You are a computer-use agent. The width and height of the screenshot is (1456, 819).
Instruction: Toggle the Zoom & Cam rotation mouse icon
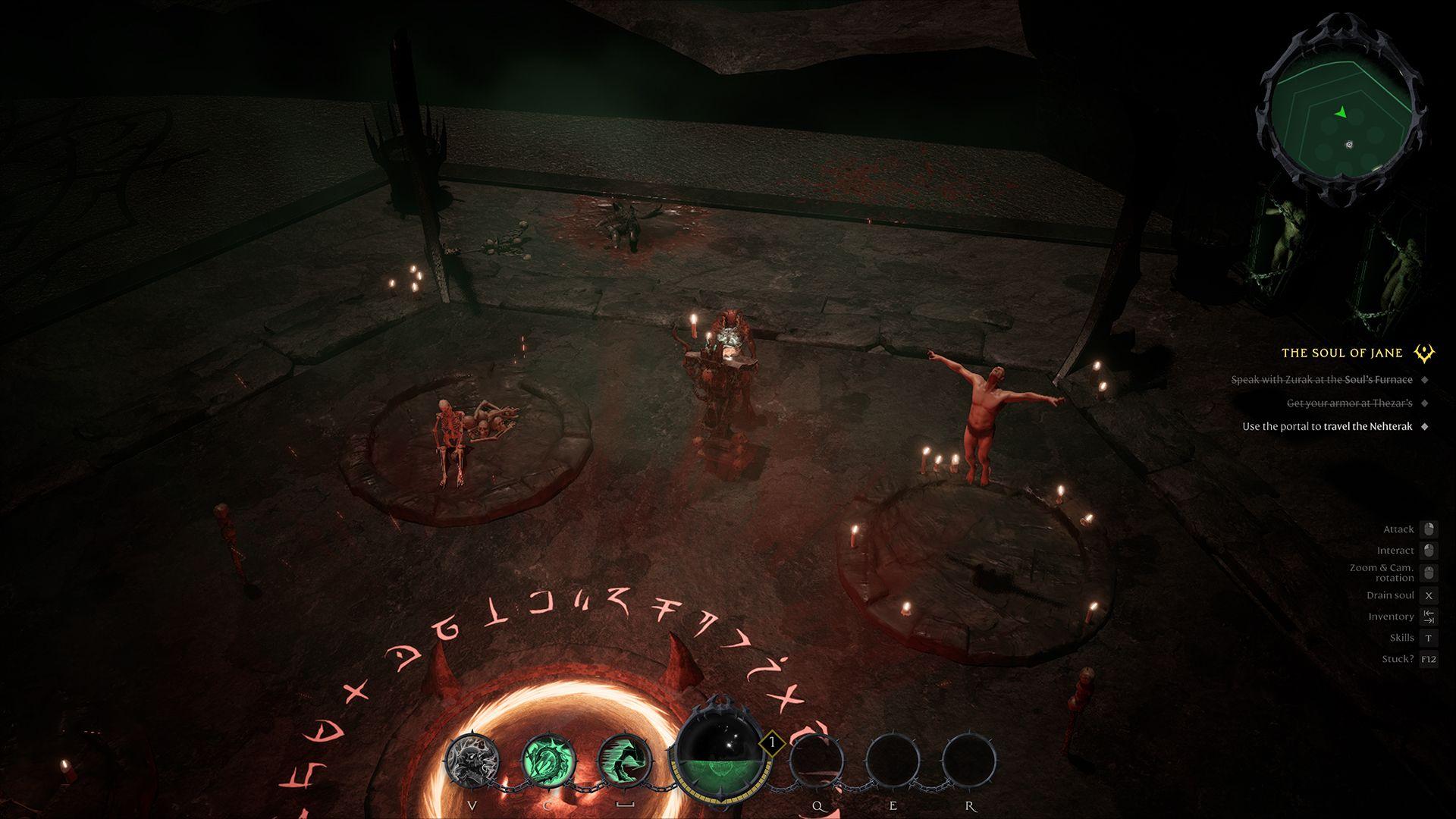click(1429, 572)
